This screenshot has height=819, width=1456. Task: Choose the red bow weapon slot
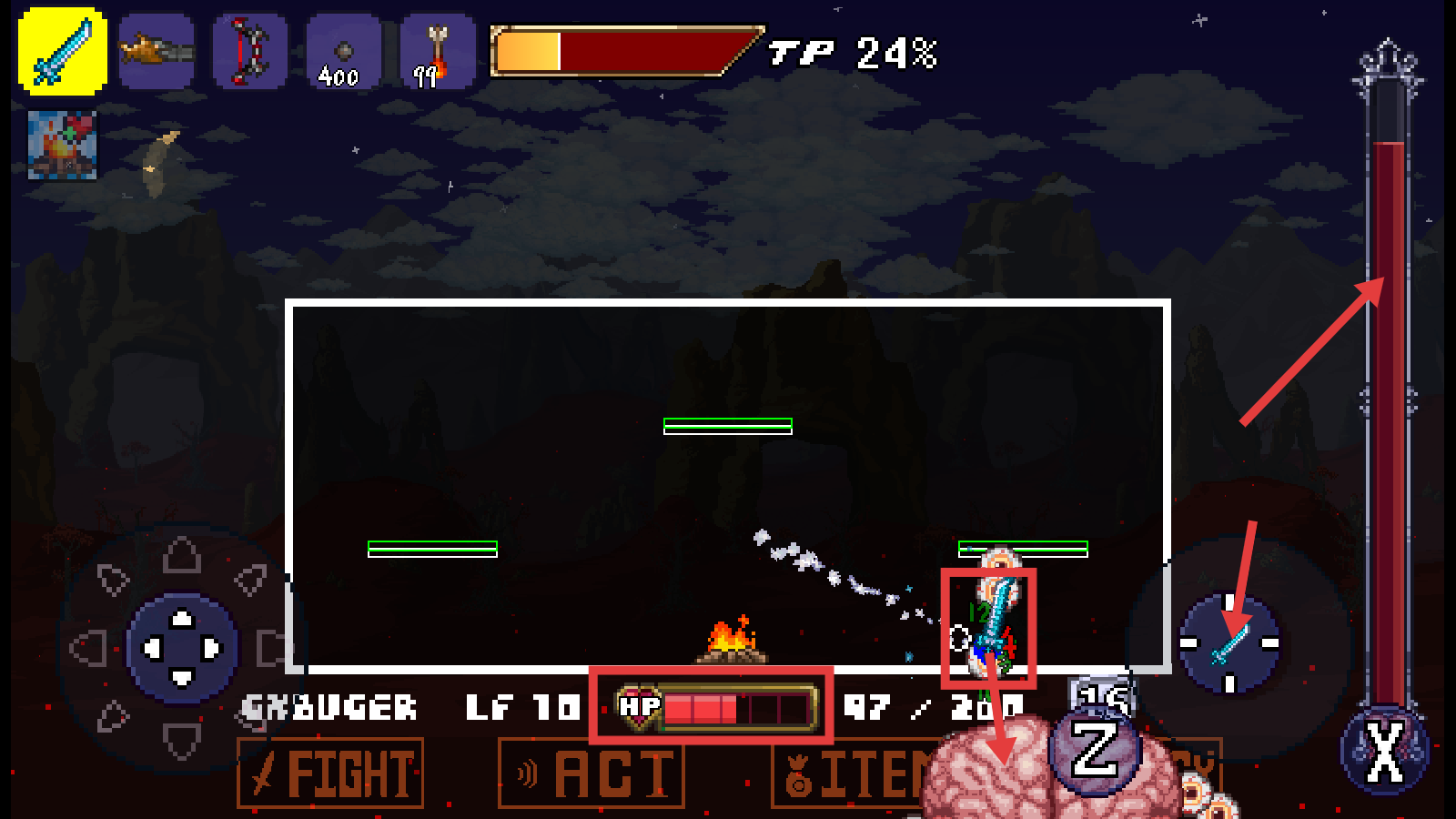click(x=250, y=52)
